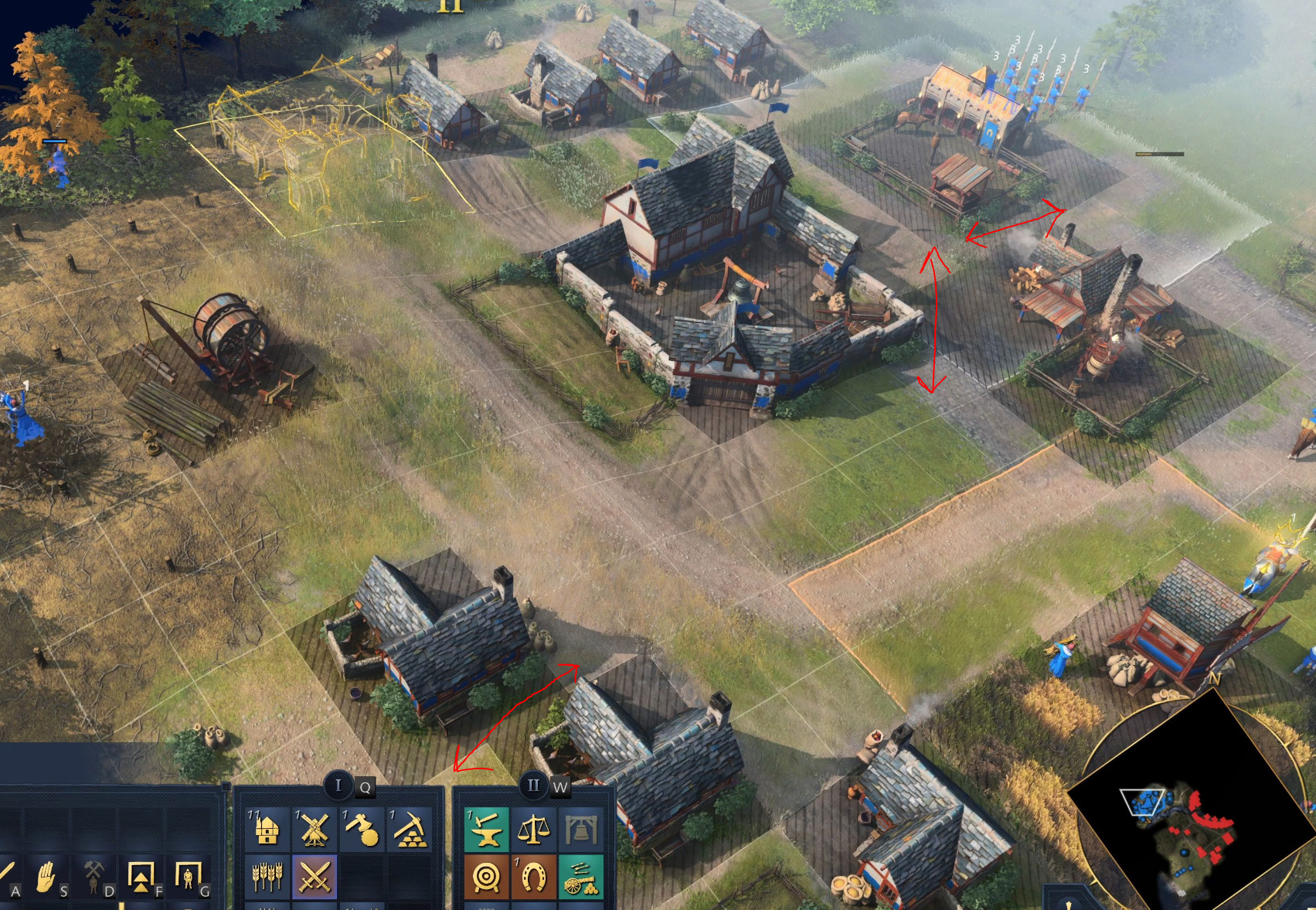Choose the Lumber Camp icon

click(x=361, y=830)
